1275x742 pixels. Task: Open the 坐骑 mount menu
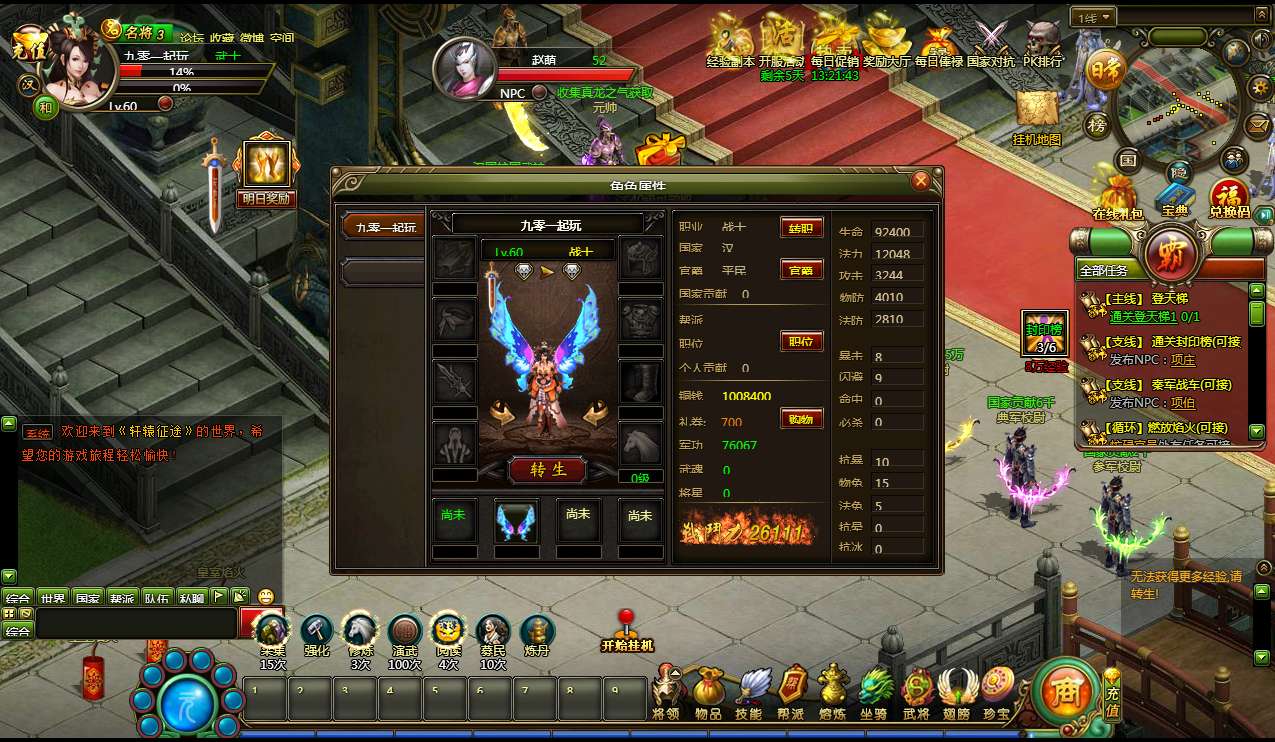click(x=876, y=690)
